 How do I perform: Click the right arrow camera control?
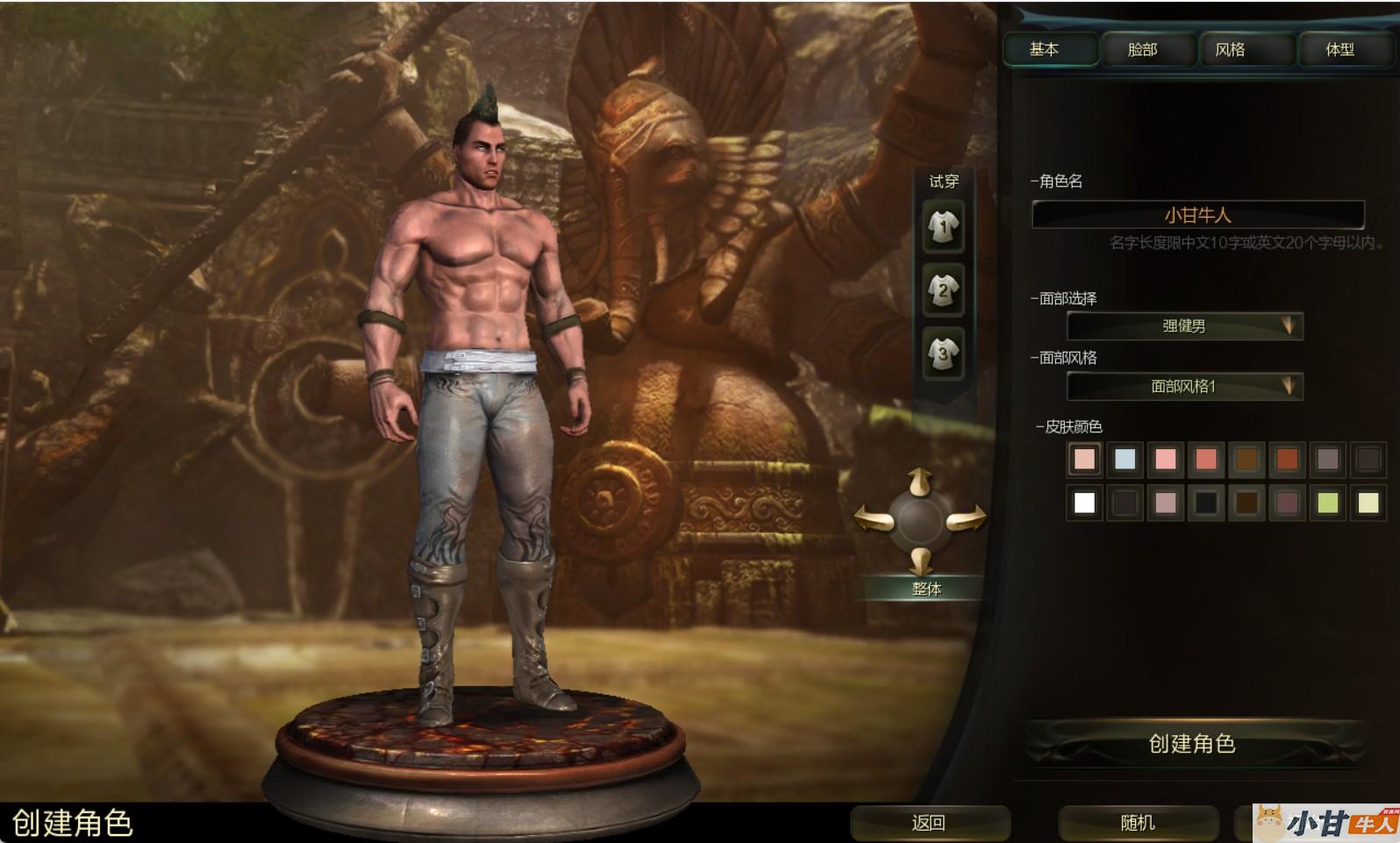pos(965,519)
